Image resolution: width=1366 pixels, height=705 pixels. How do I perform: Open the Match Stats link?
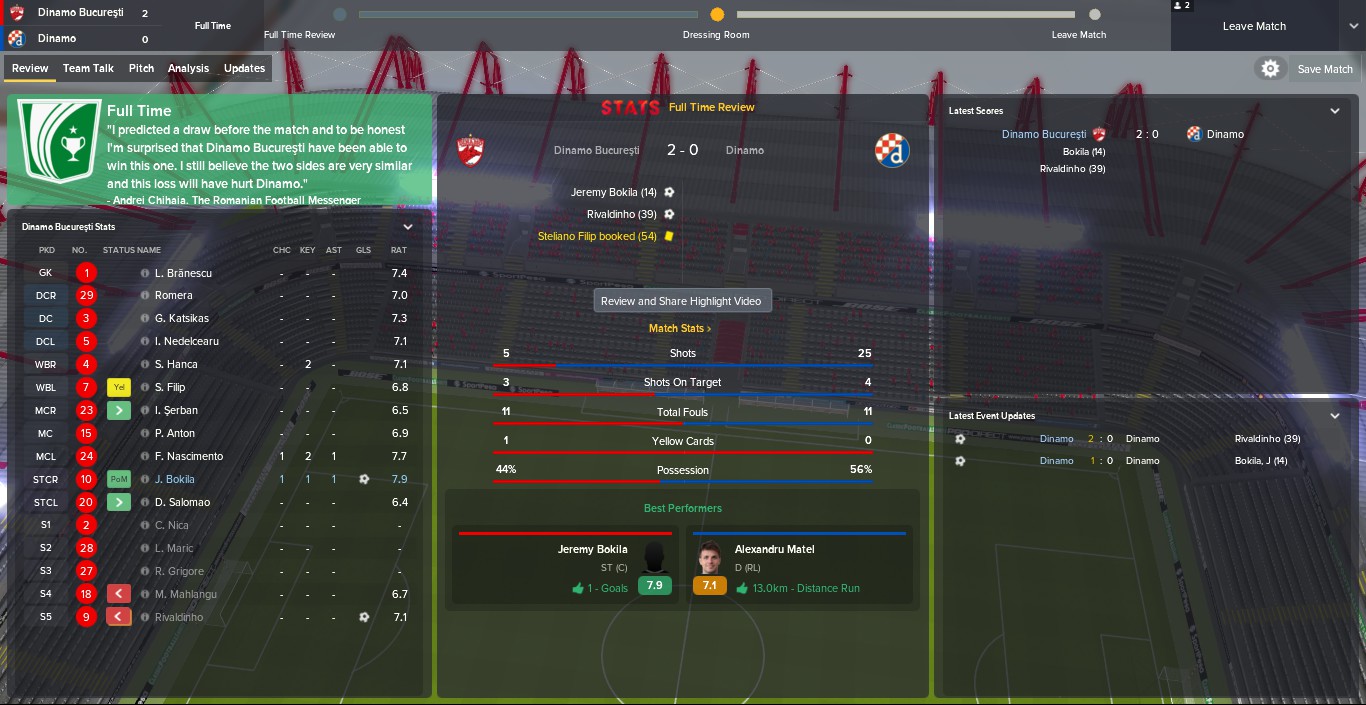680,328
